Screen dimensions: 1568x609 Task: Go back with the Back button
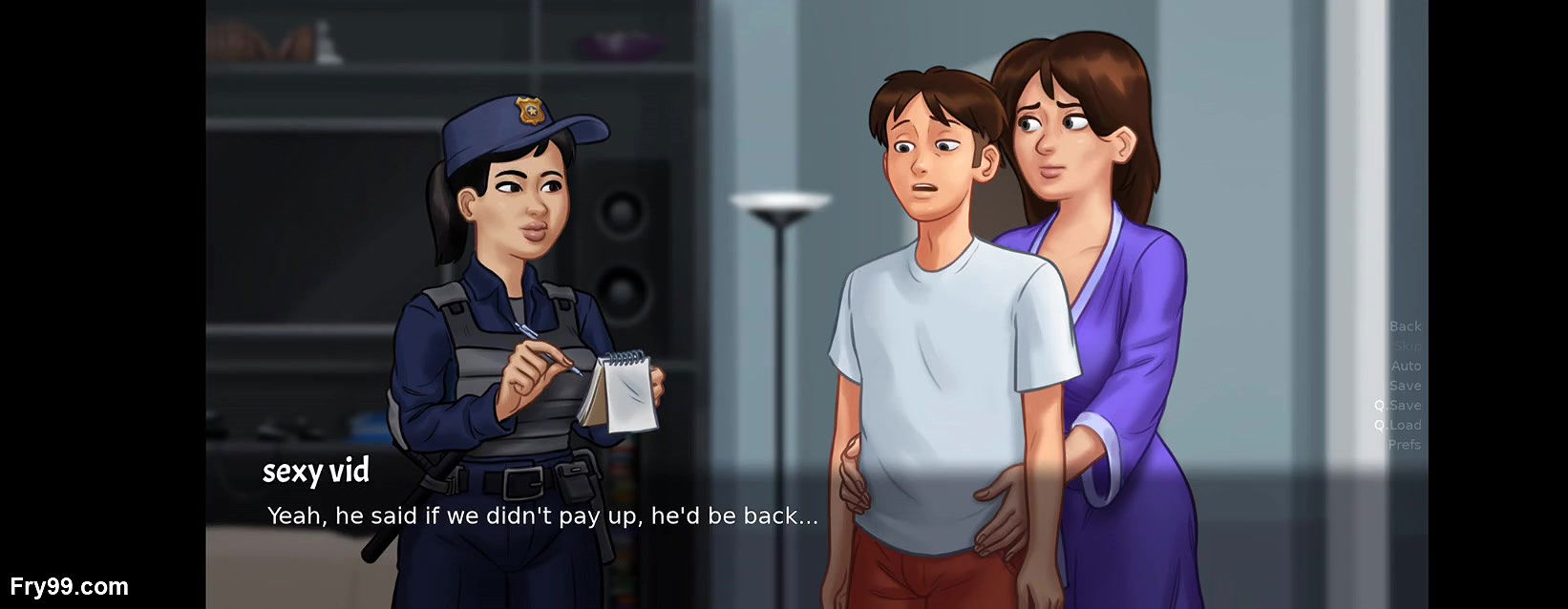coord(1405,326)
